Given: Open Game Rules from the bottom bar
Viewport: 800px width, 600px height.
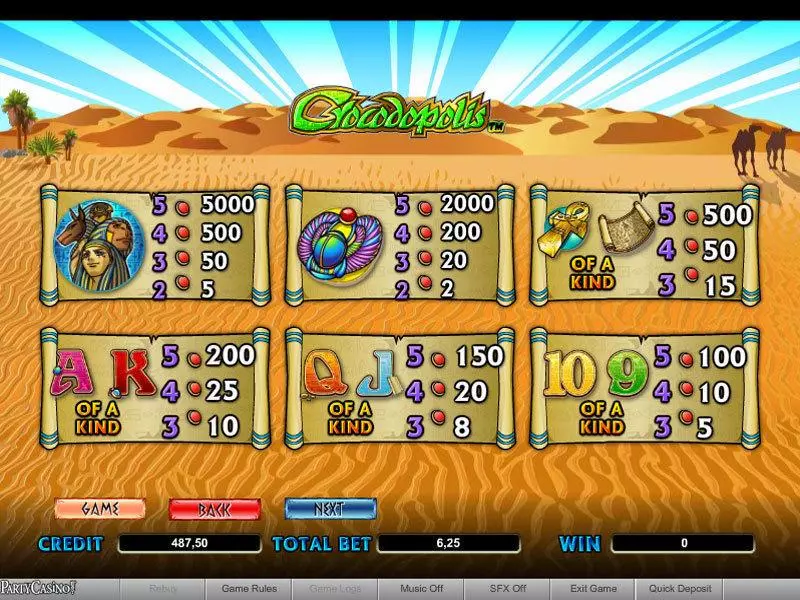Looking at the screenshot, I should coord(249,589).
